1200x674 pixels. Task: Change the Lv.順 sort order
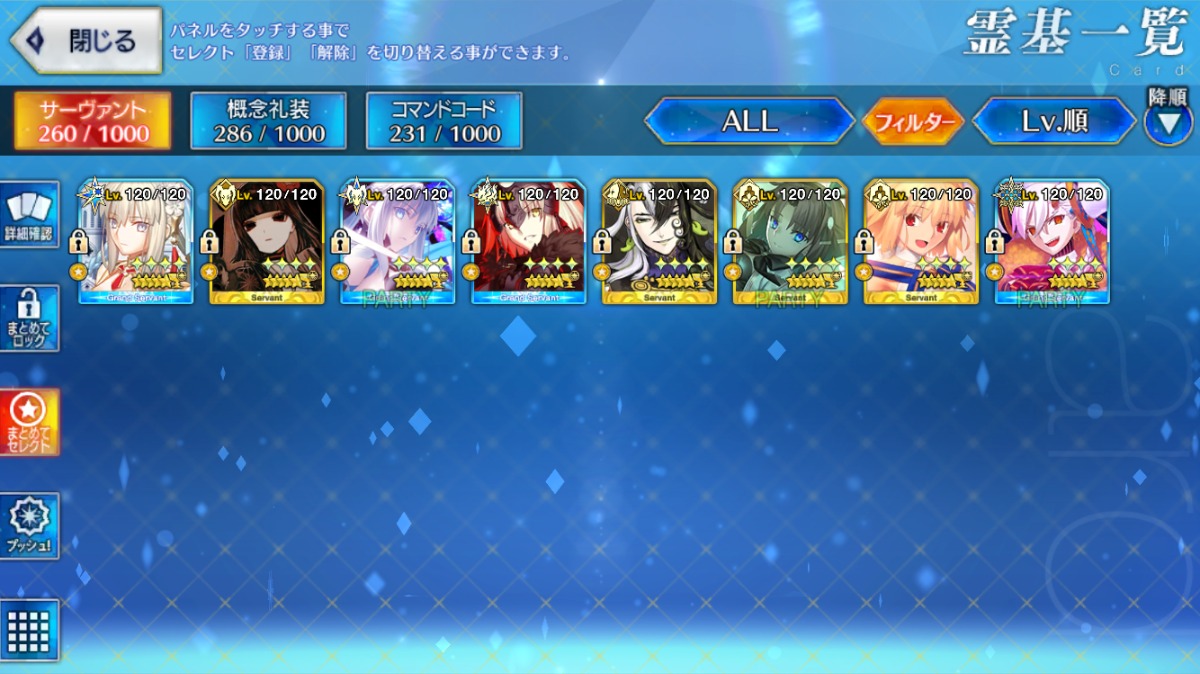1054,122
